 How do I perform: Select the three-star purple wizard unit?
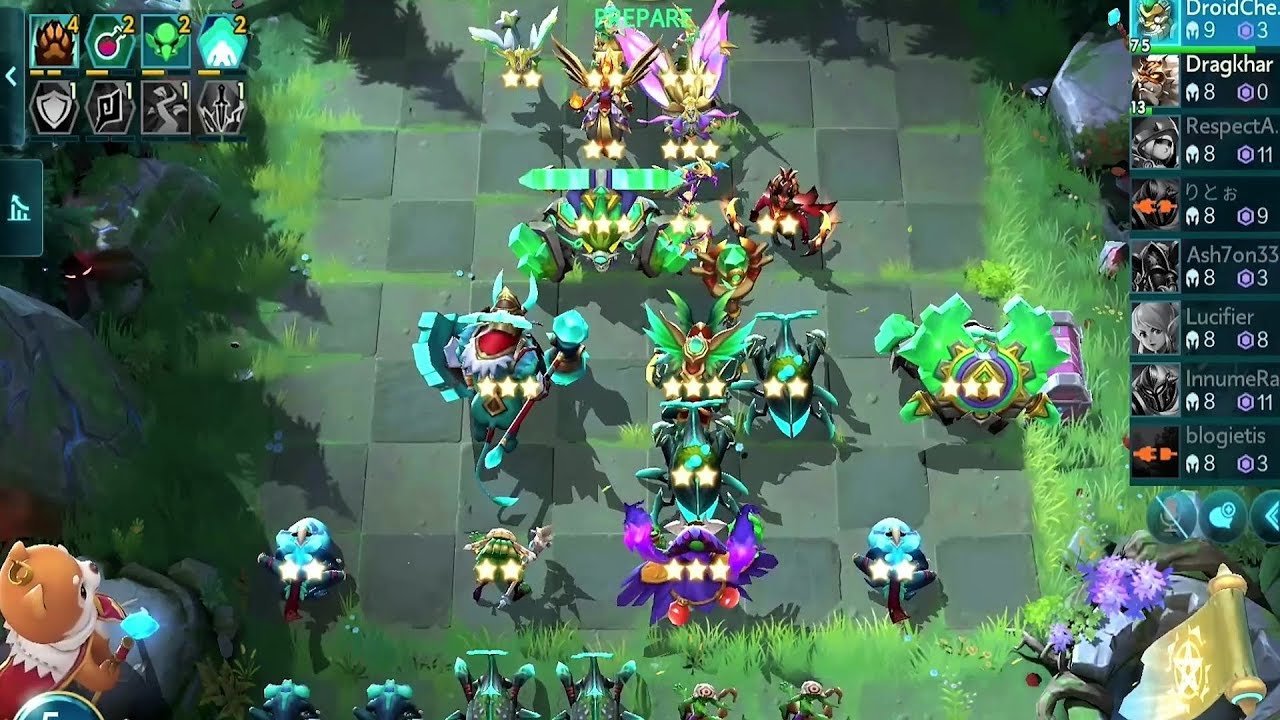click(696, 565)
